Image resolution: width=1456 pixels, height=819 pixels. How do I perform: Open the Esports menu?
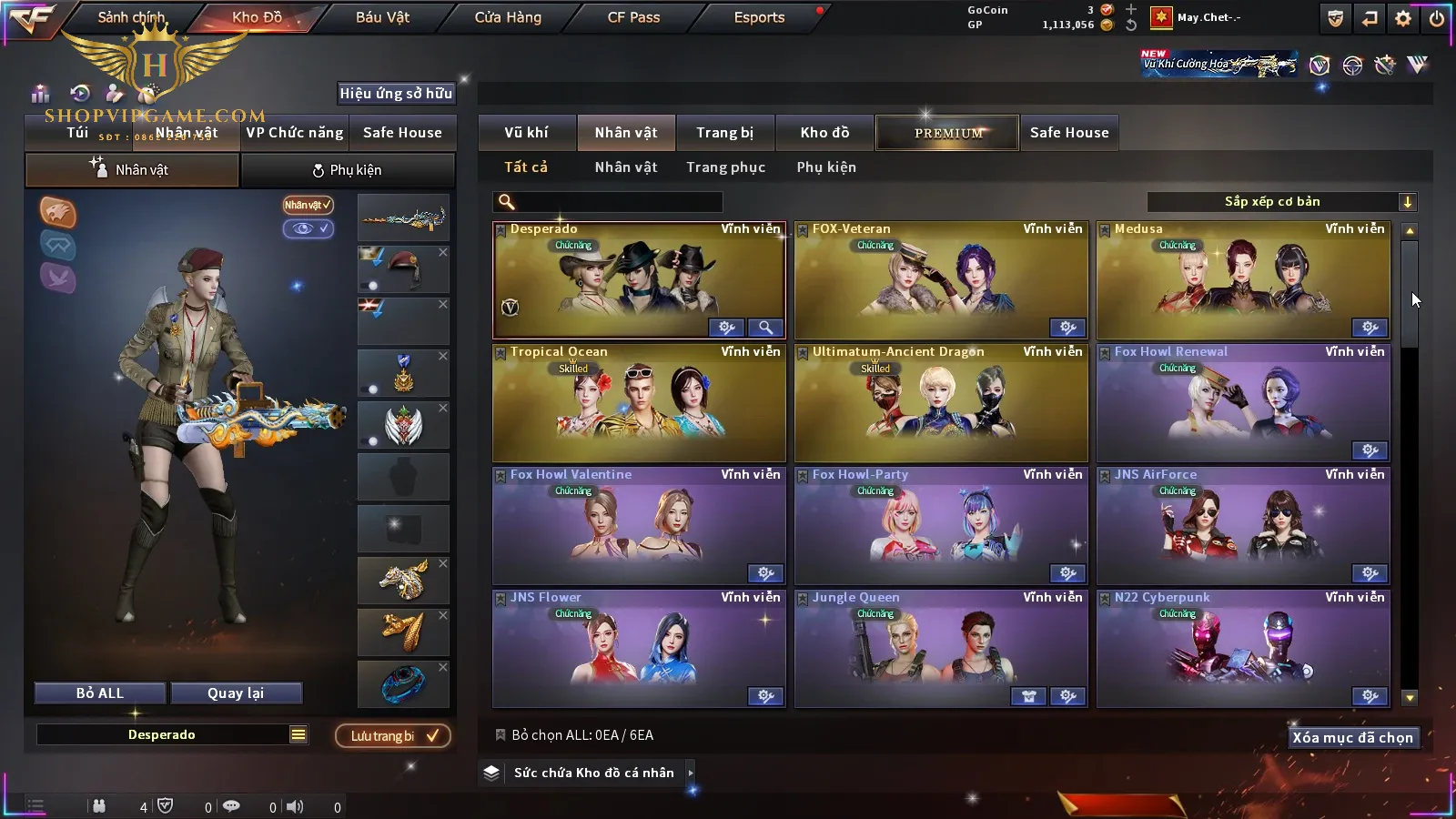click(759, 17)
